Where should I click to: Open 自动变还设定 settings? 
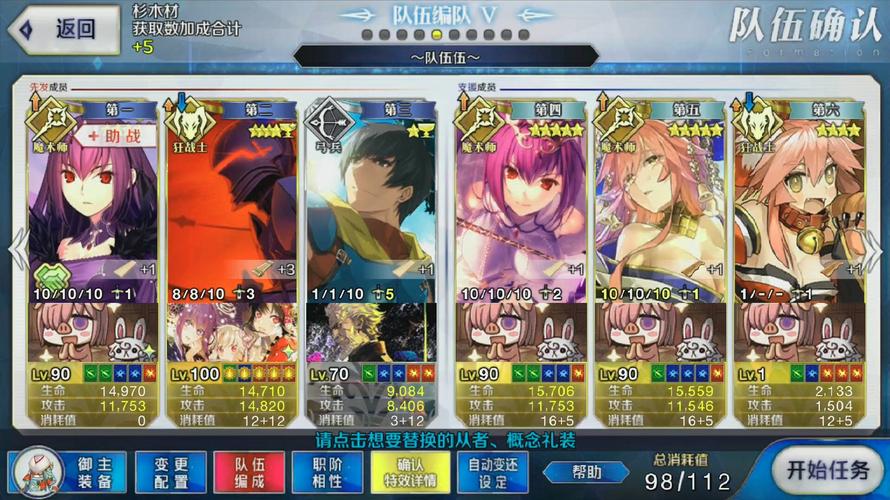(492, 472)
